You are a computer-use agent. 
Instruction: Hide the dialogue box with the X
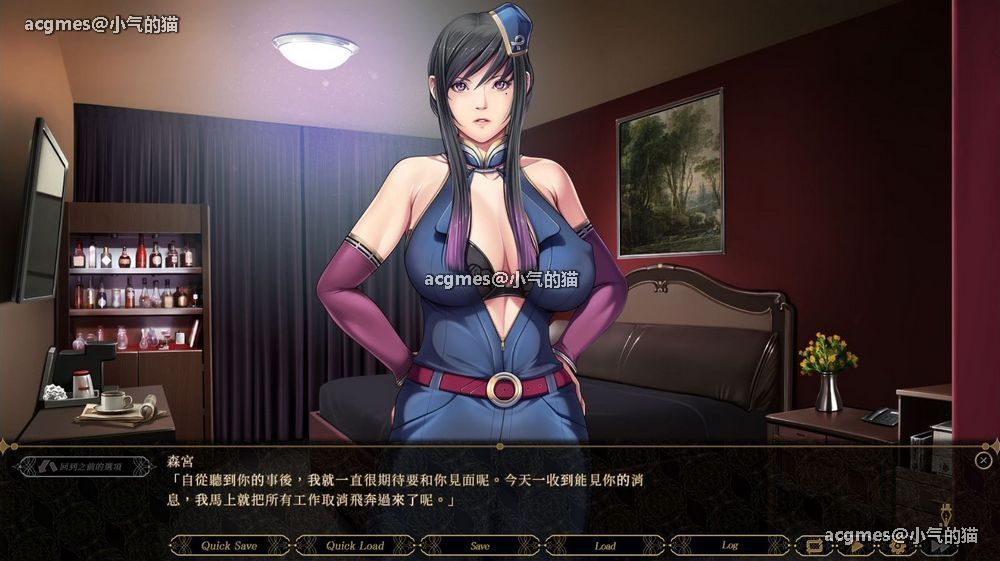[983, 460]
